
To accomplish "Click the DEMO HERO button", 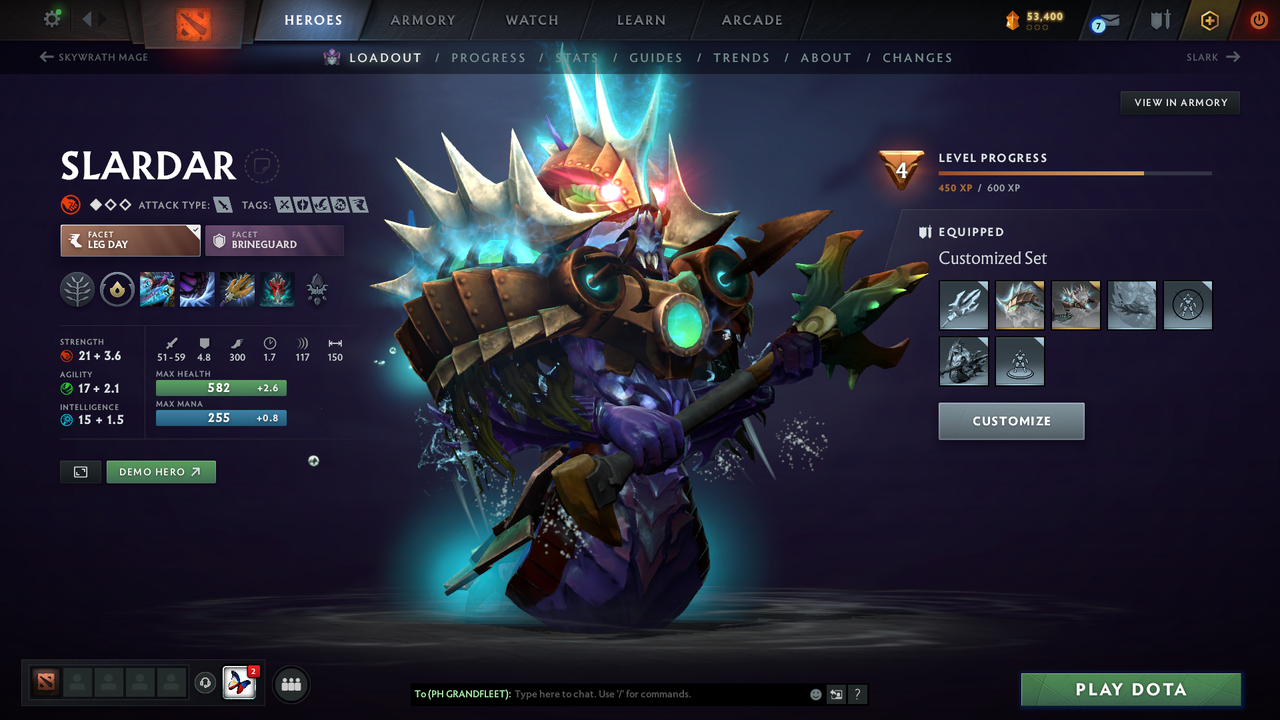I will point(160,471).
